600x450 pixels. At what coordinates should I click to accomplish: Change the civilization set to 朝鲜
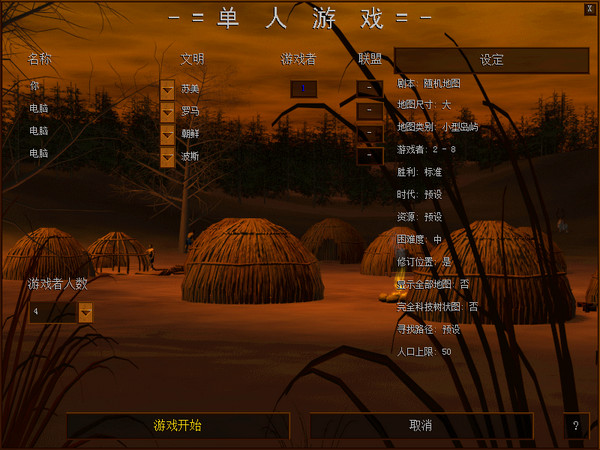(x=167, y=134)
